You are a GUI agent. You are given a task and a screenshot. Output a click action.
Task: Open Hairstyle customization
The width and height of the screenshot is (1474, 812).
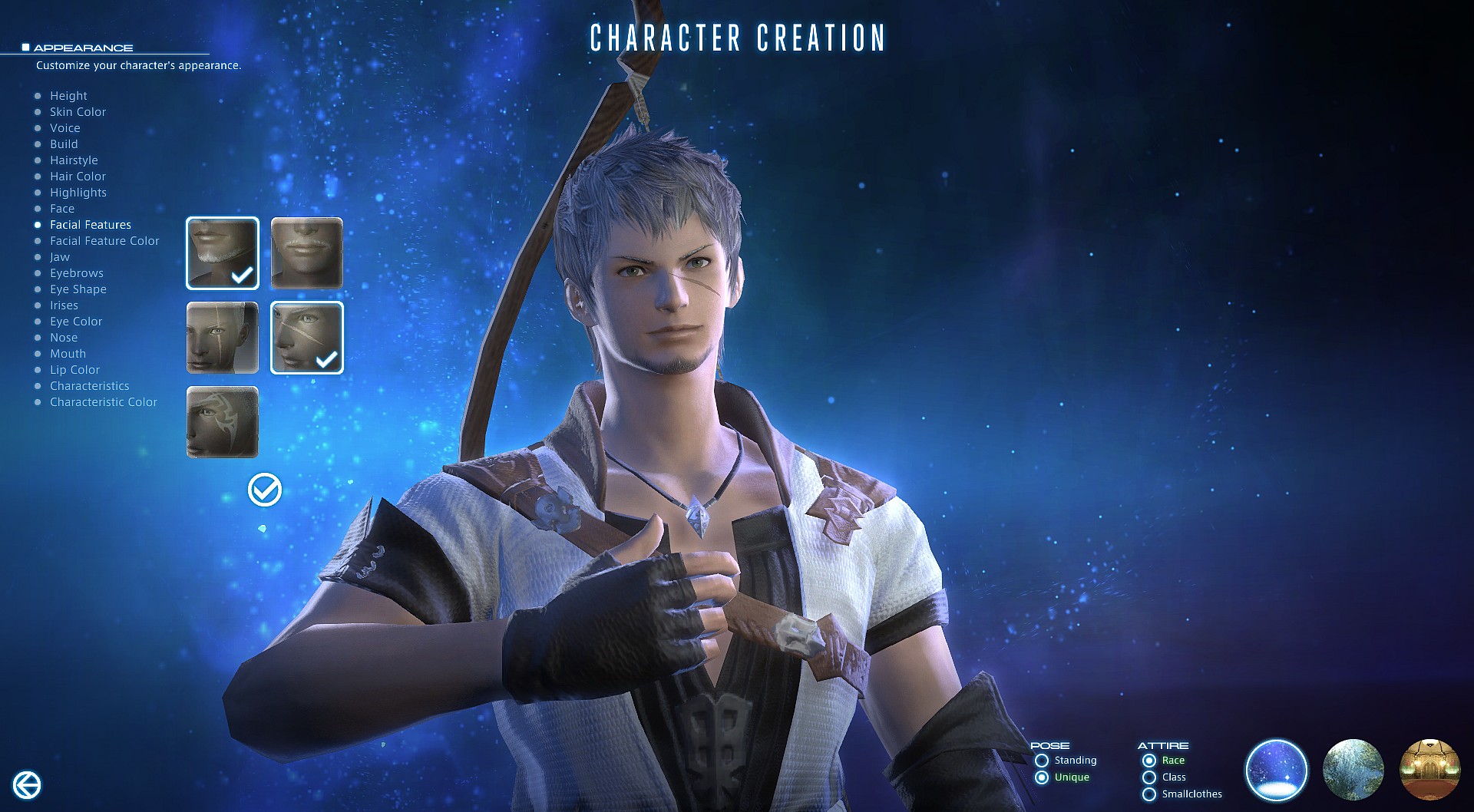pyautogui.click(x=74, y=160)
